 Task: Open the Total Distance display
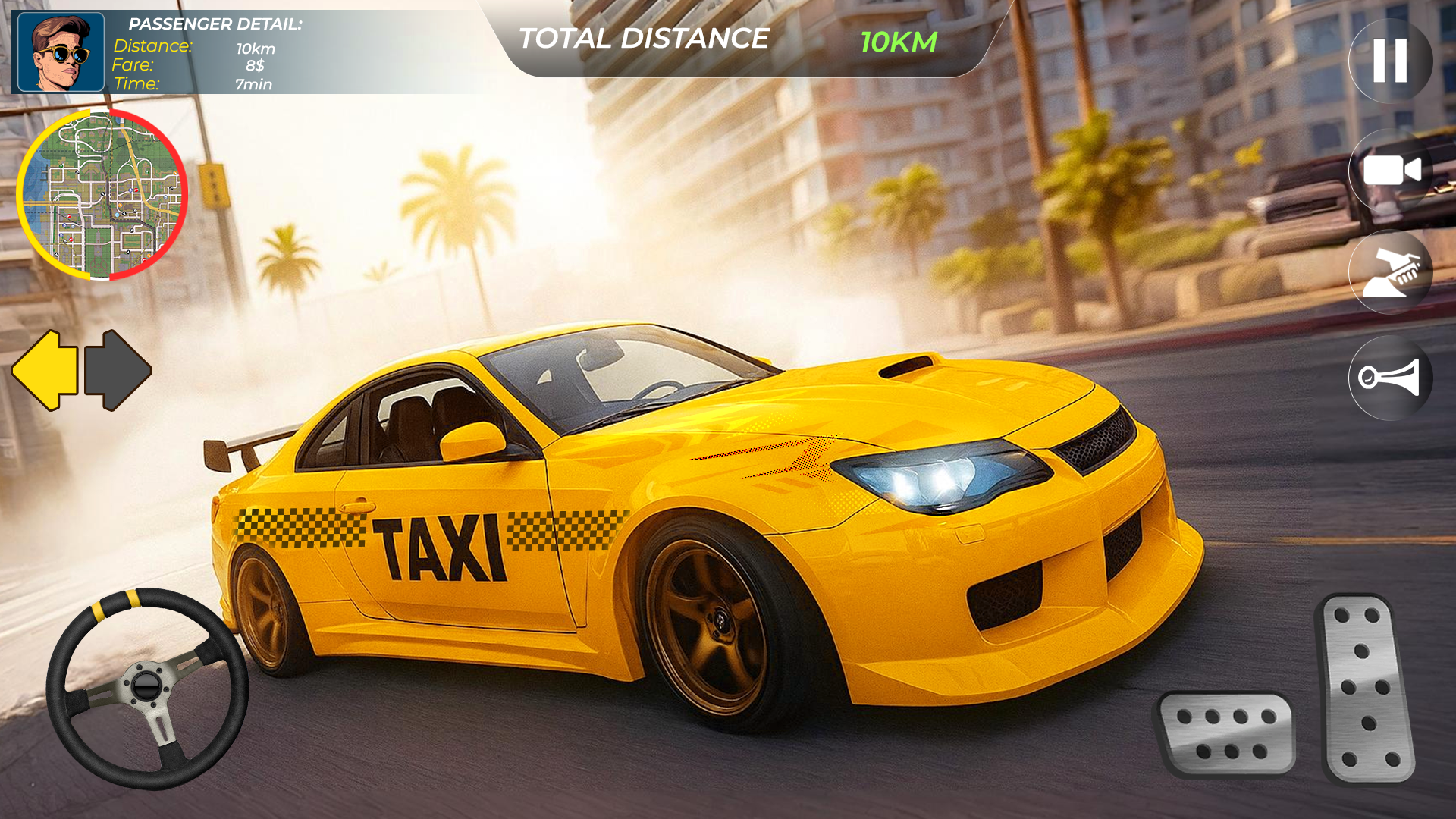645,38
